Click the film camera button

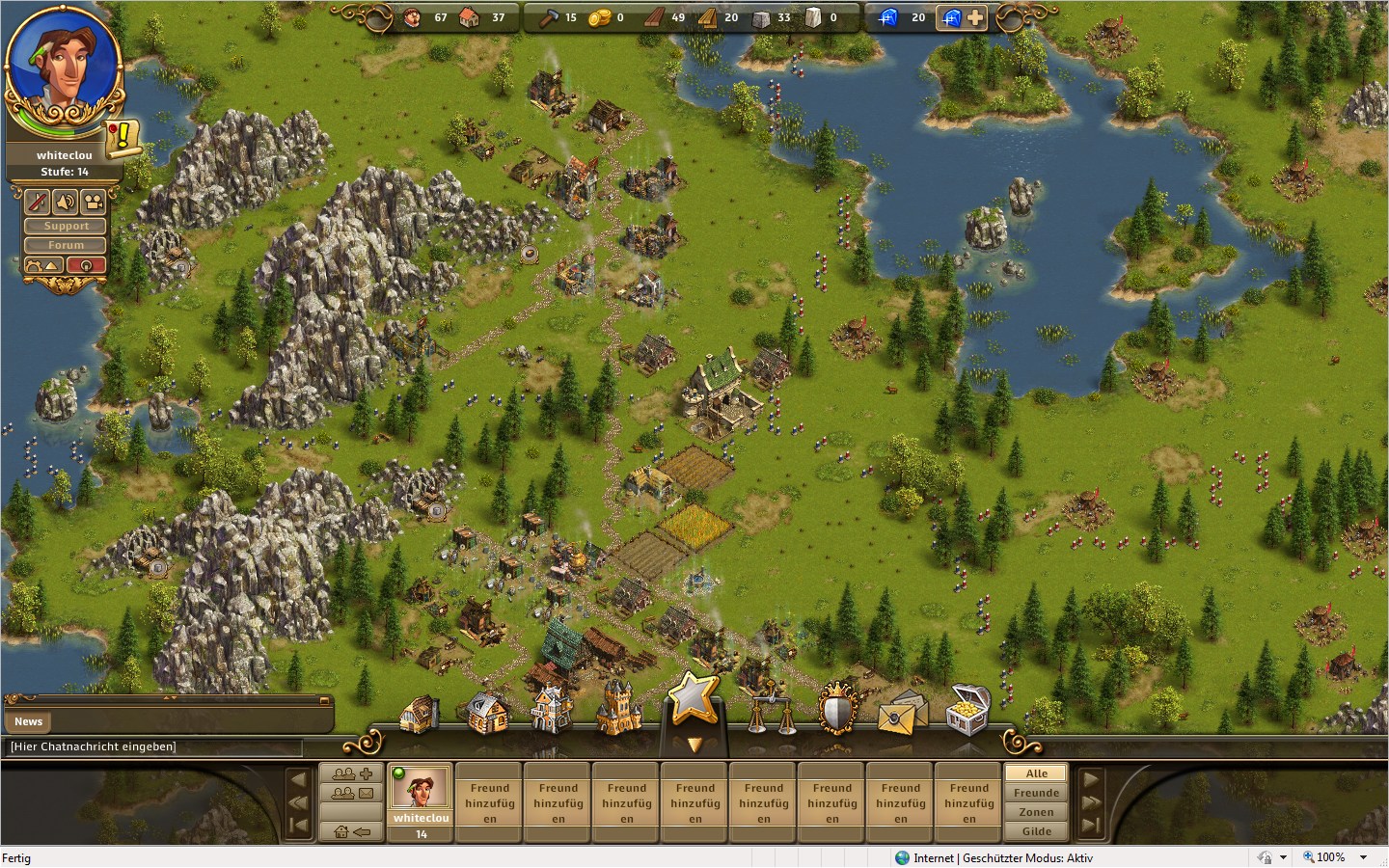(x=94, y=202)
